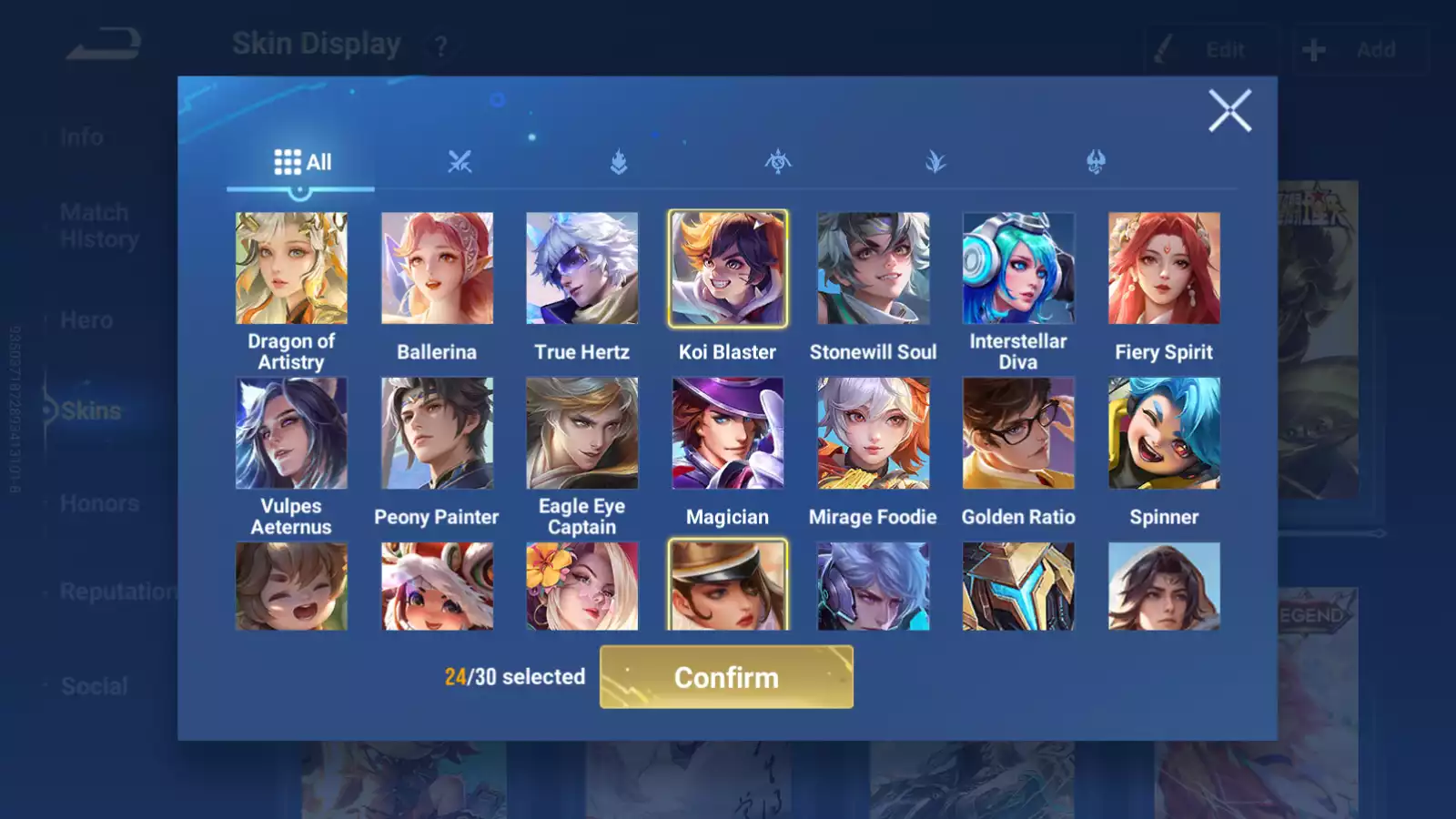Choose the Interstellar Diva skin
This screenshot has height=819, width=1456.
click(x=1018, y=268)
